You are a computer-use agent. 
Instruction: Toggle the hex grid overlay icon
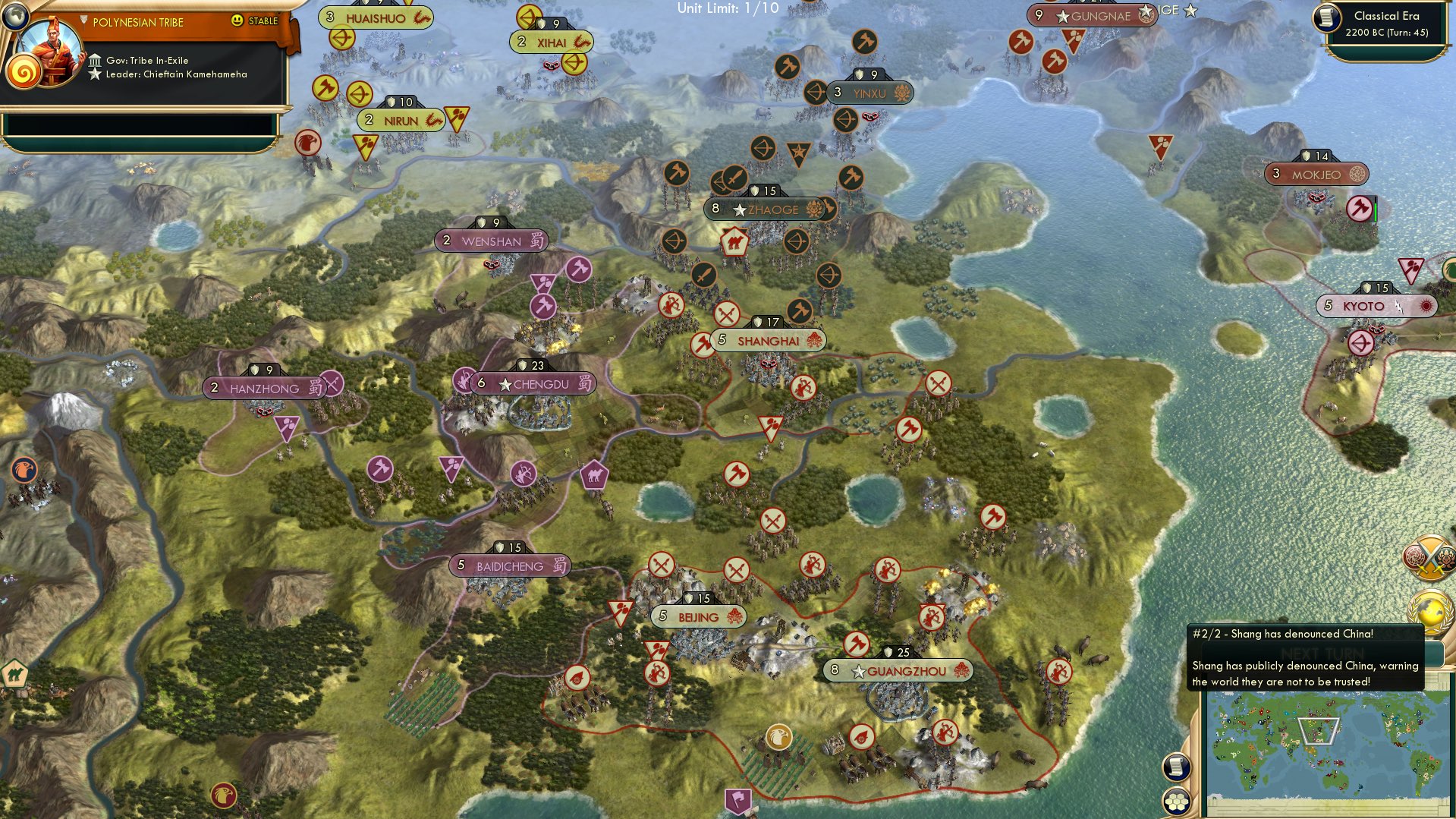click(1176, 802)
